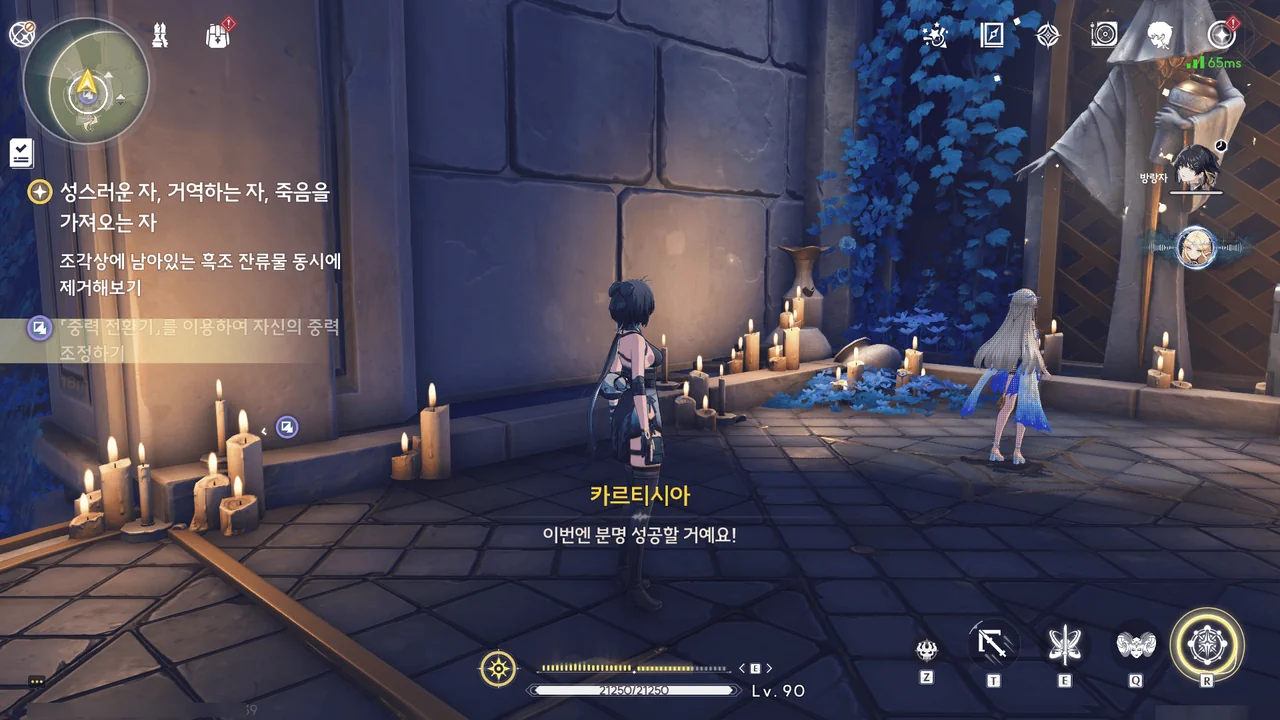Open the backpack icon with red alert

point(218,35)
